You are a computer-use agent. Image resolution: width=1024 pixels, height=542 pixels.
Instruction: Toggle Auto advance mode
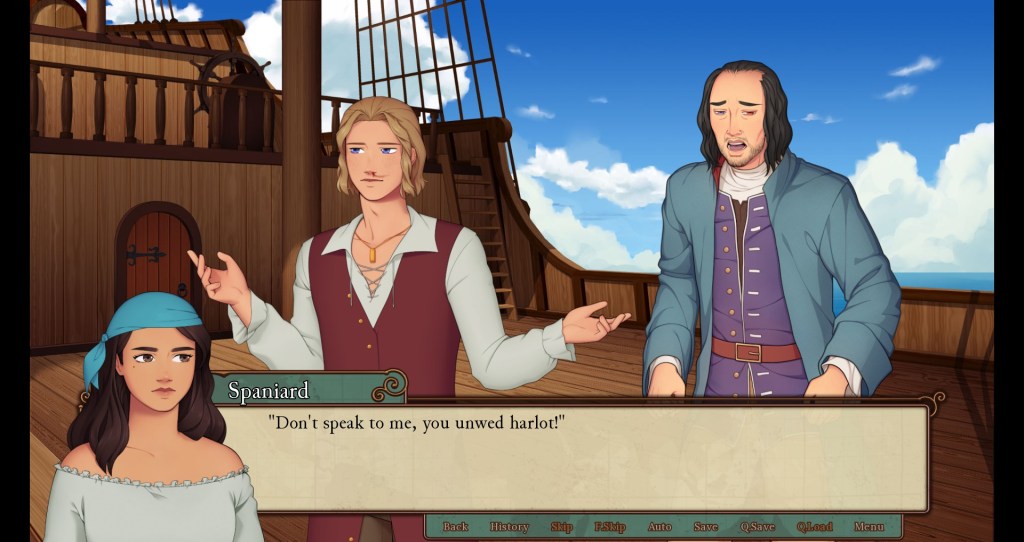point(660,527)
